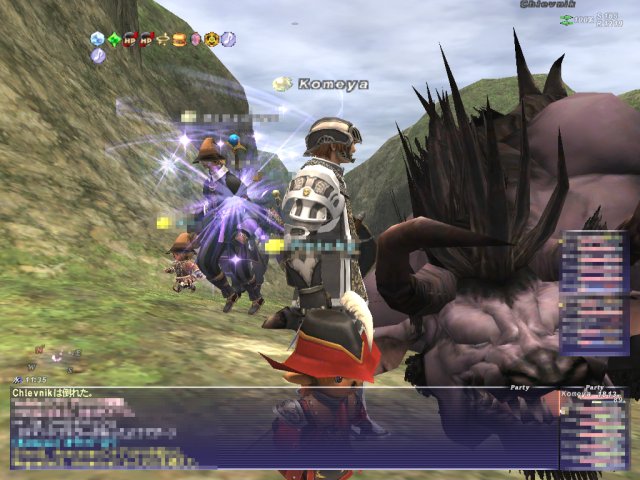Open the chat log window
Viewport: 640px width, 480px height.
click(x=280, y=430)
